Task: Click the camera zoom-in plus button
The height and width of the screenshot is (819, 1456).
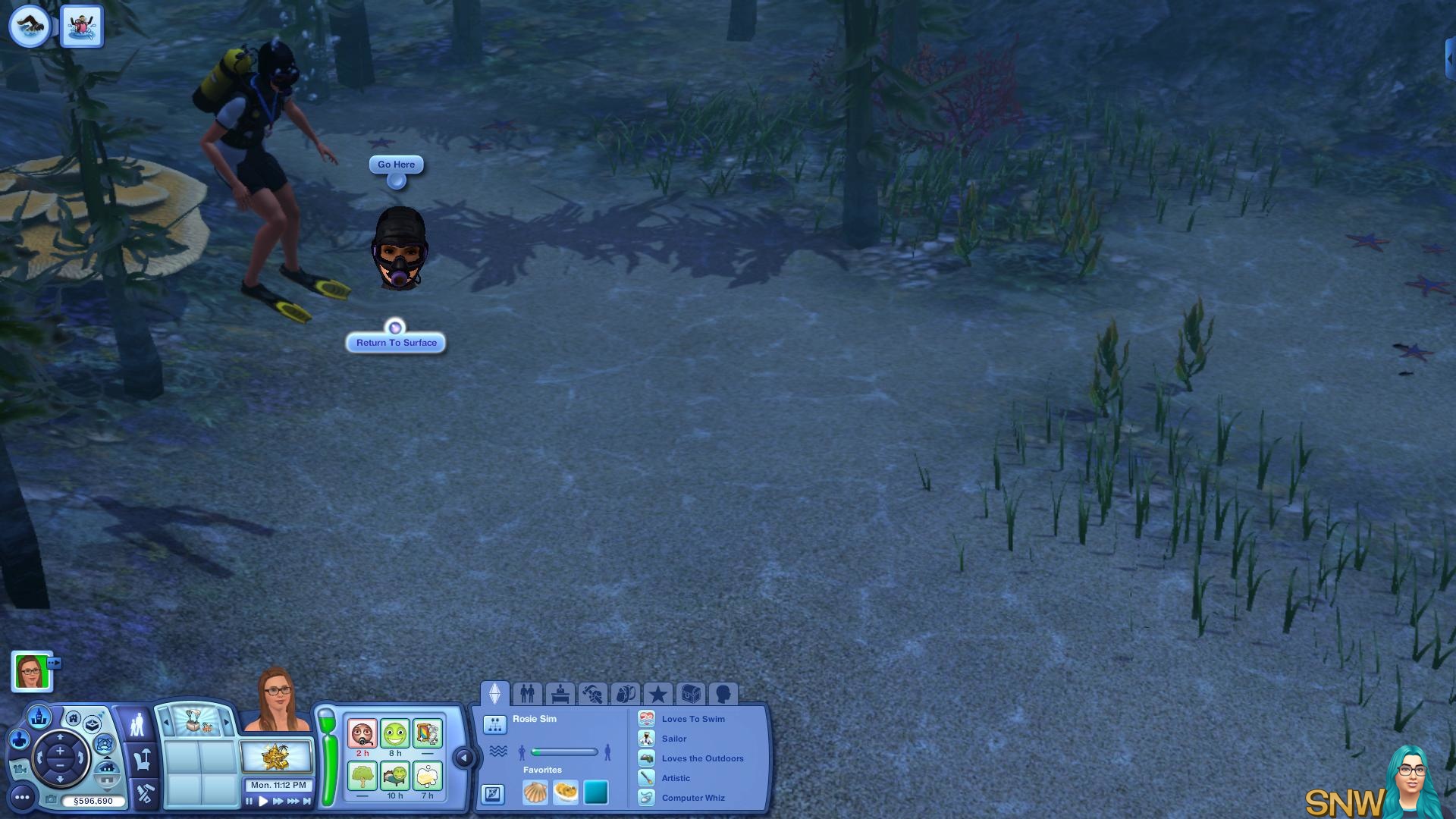Action: pyautogui.click(x=60, y=752)
